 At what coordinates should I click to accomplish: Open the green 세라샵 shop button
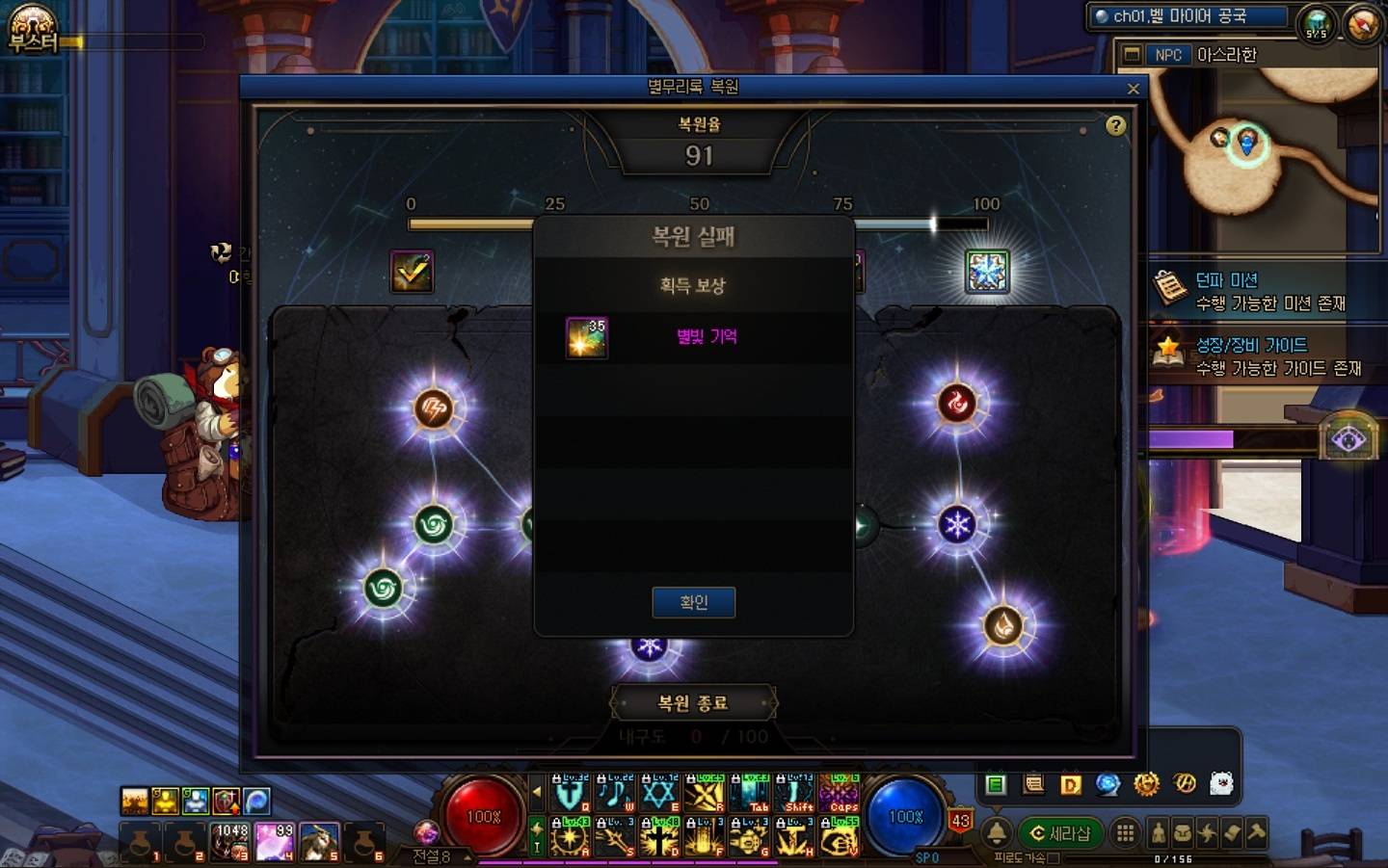(1060, 833)
